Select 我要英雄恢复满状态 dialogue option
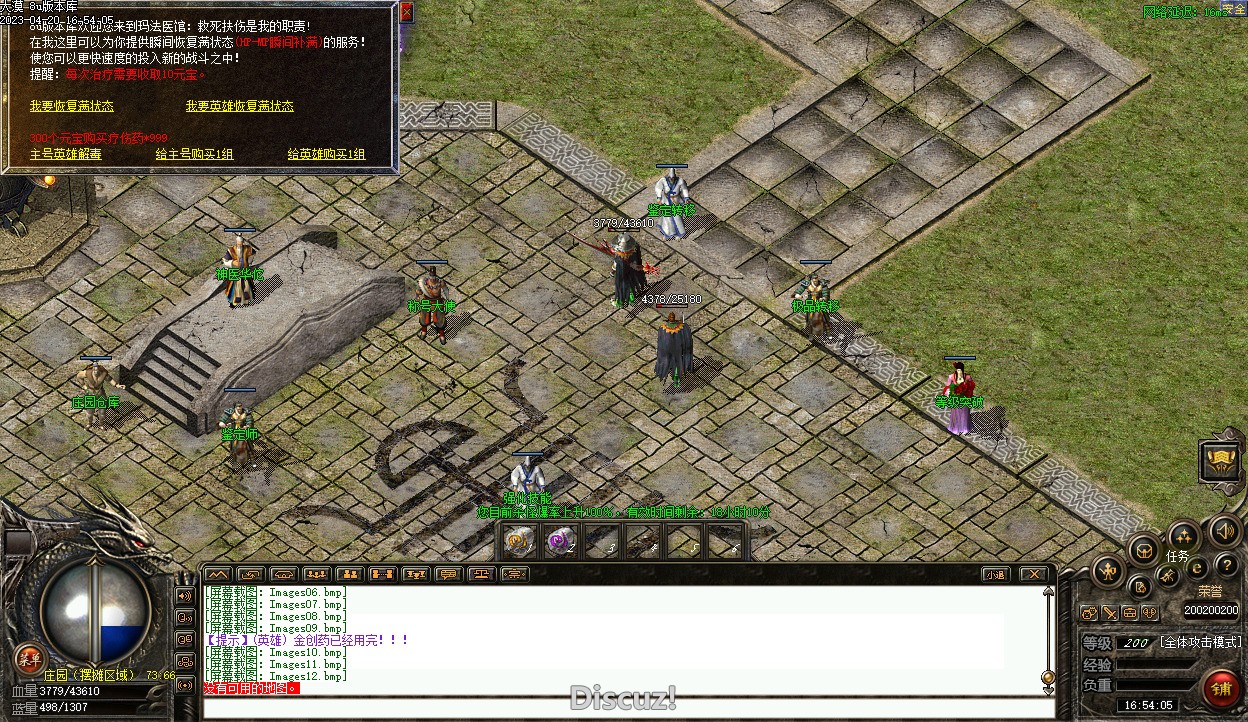 coord(239,106)
